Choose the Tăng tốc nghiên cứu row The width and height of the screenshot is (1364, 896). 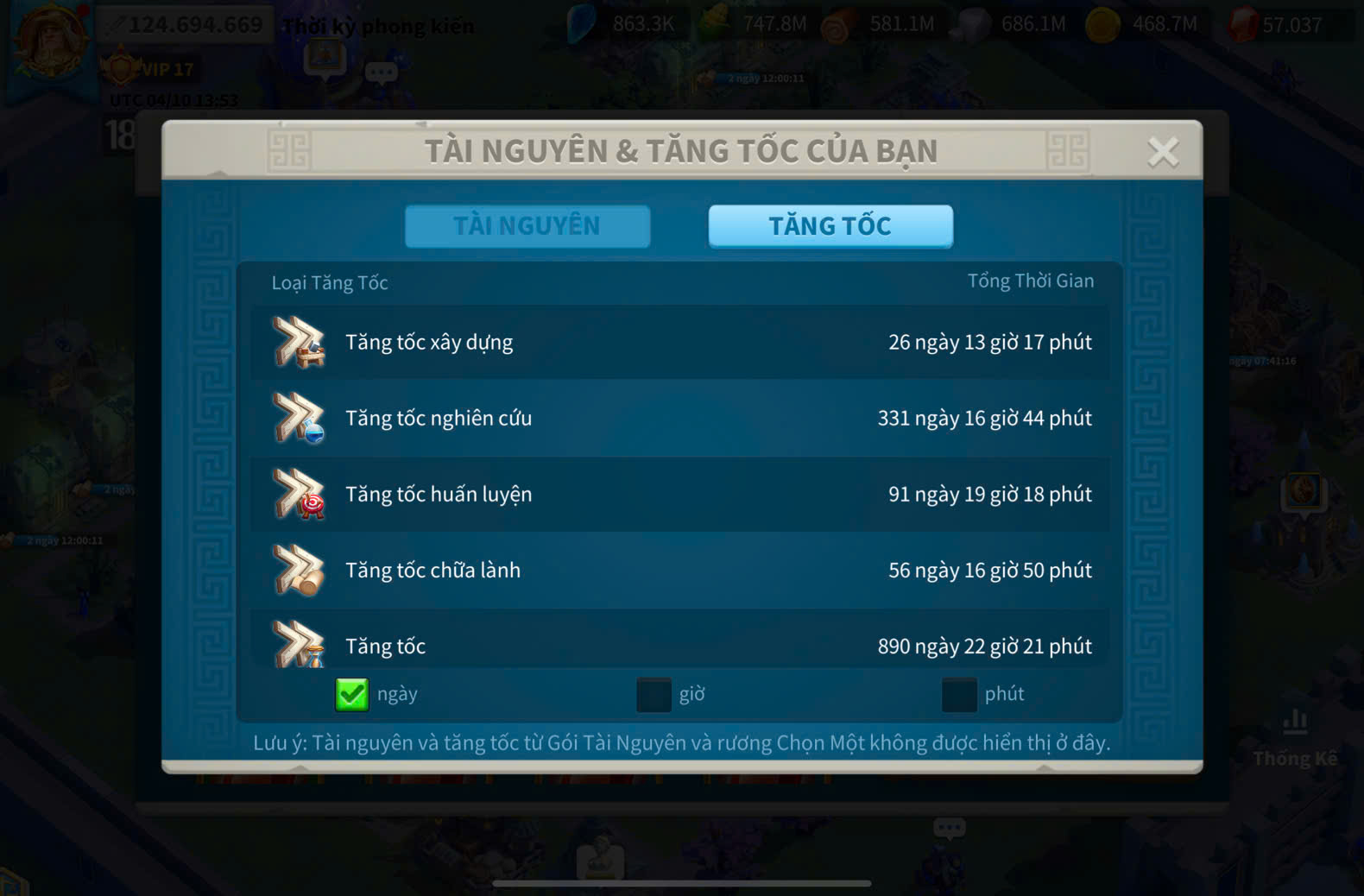[x=680, y=419]
